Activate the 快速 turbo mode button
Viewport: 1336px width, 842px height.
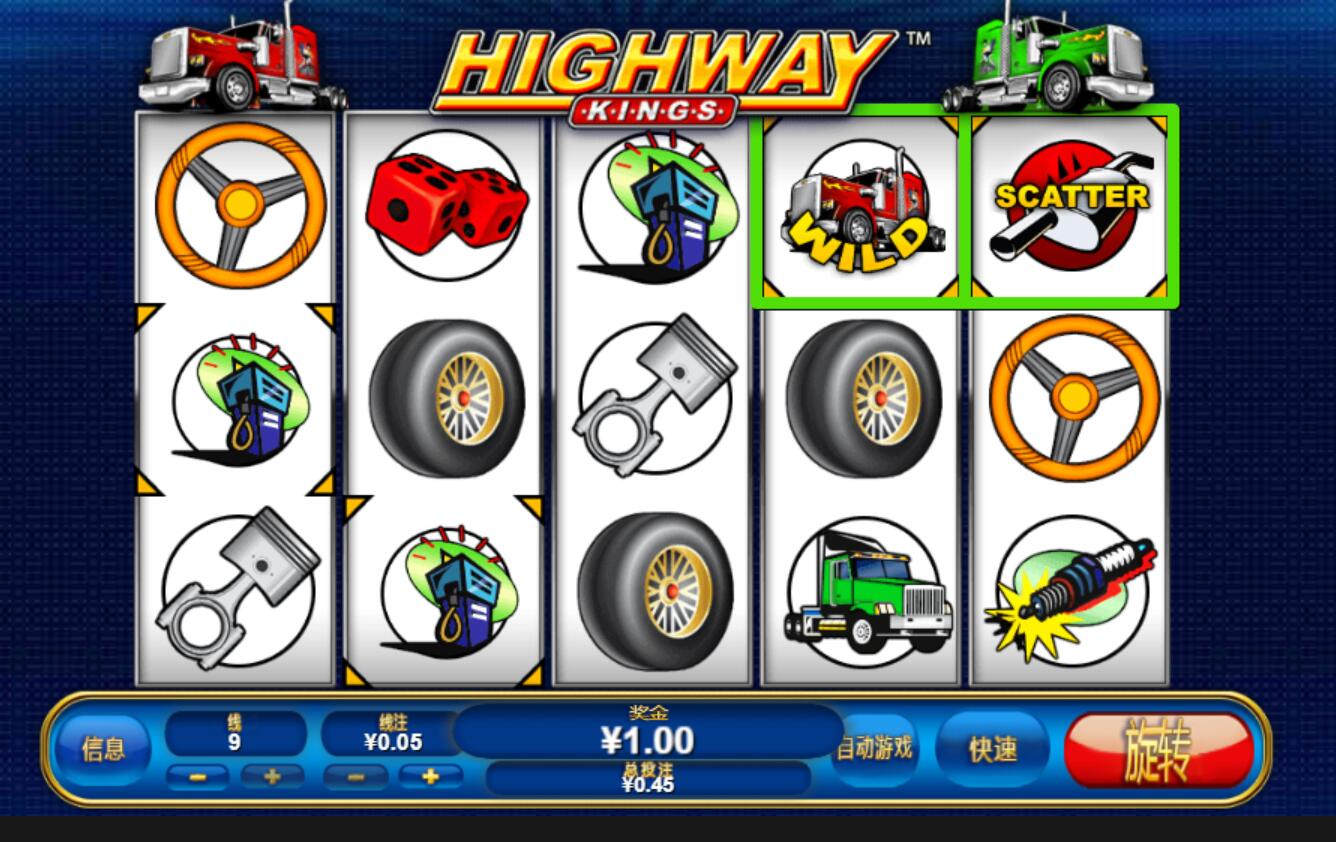(992, 749)
